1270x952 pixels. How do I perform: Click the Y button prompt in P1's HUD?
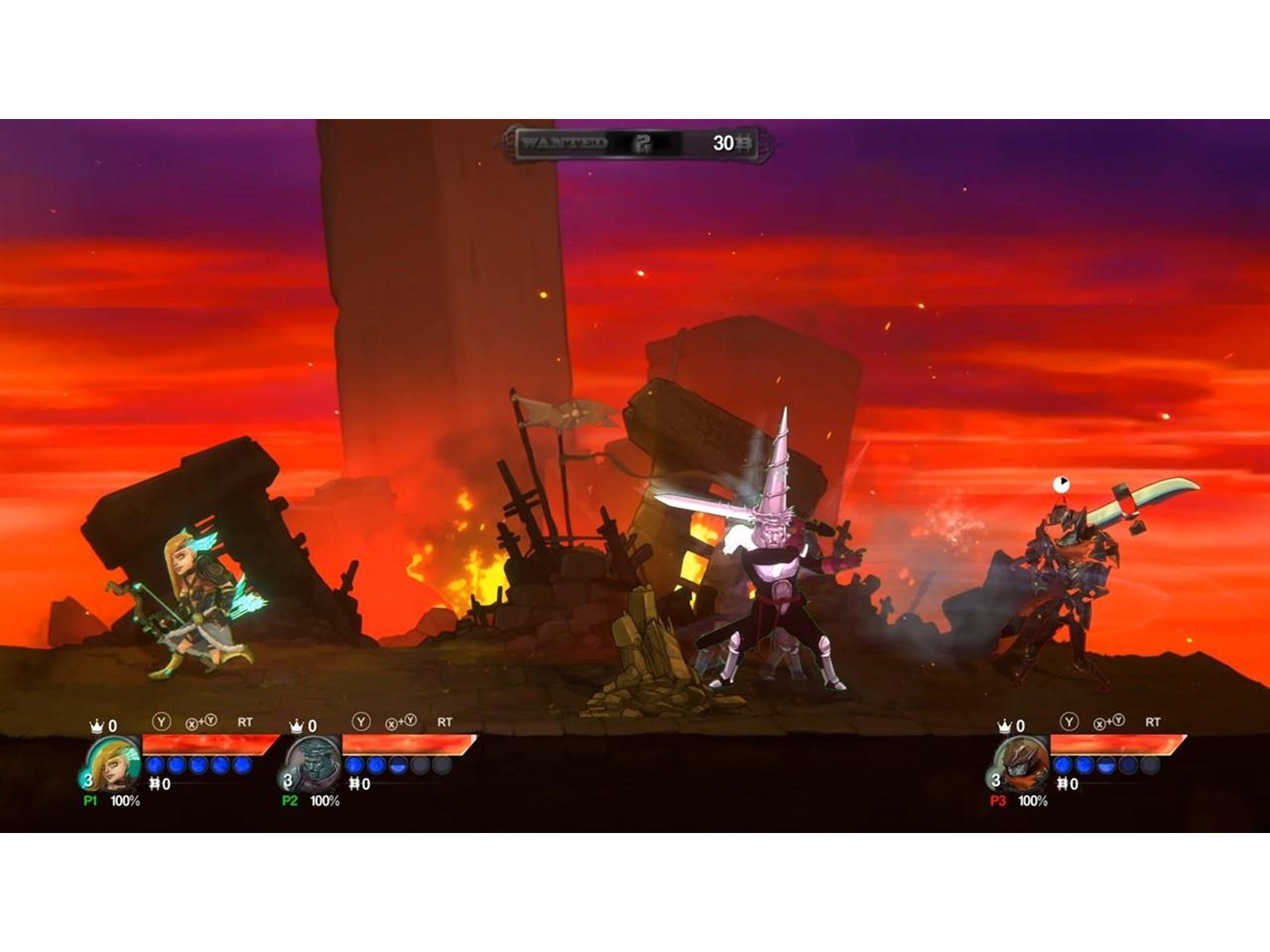click(x=161, y=721)
